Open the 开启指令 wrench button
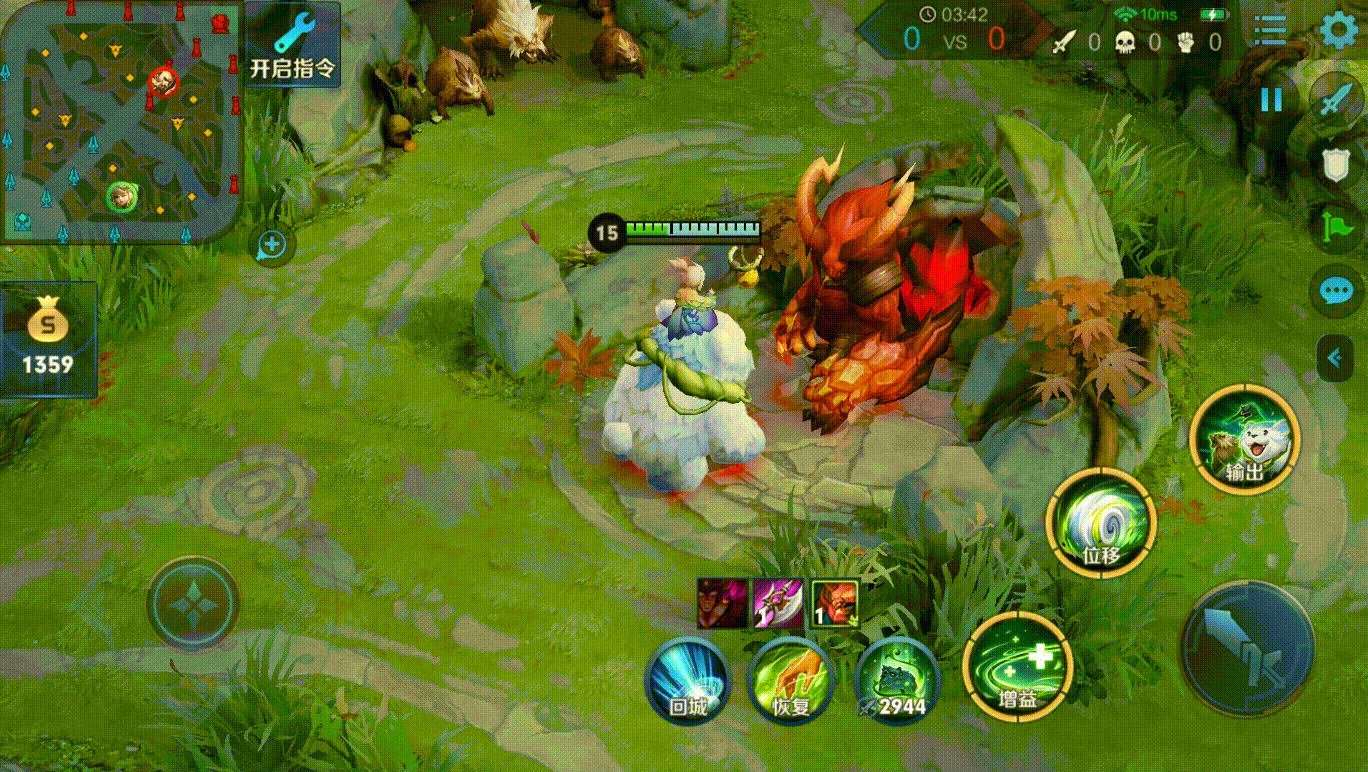 [x=292, y=44]
